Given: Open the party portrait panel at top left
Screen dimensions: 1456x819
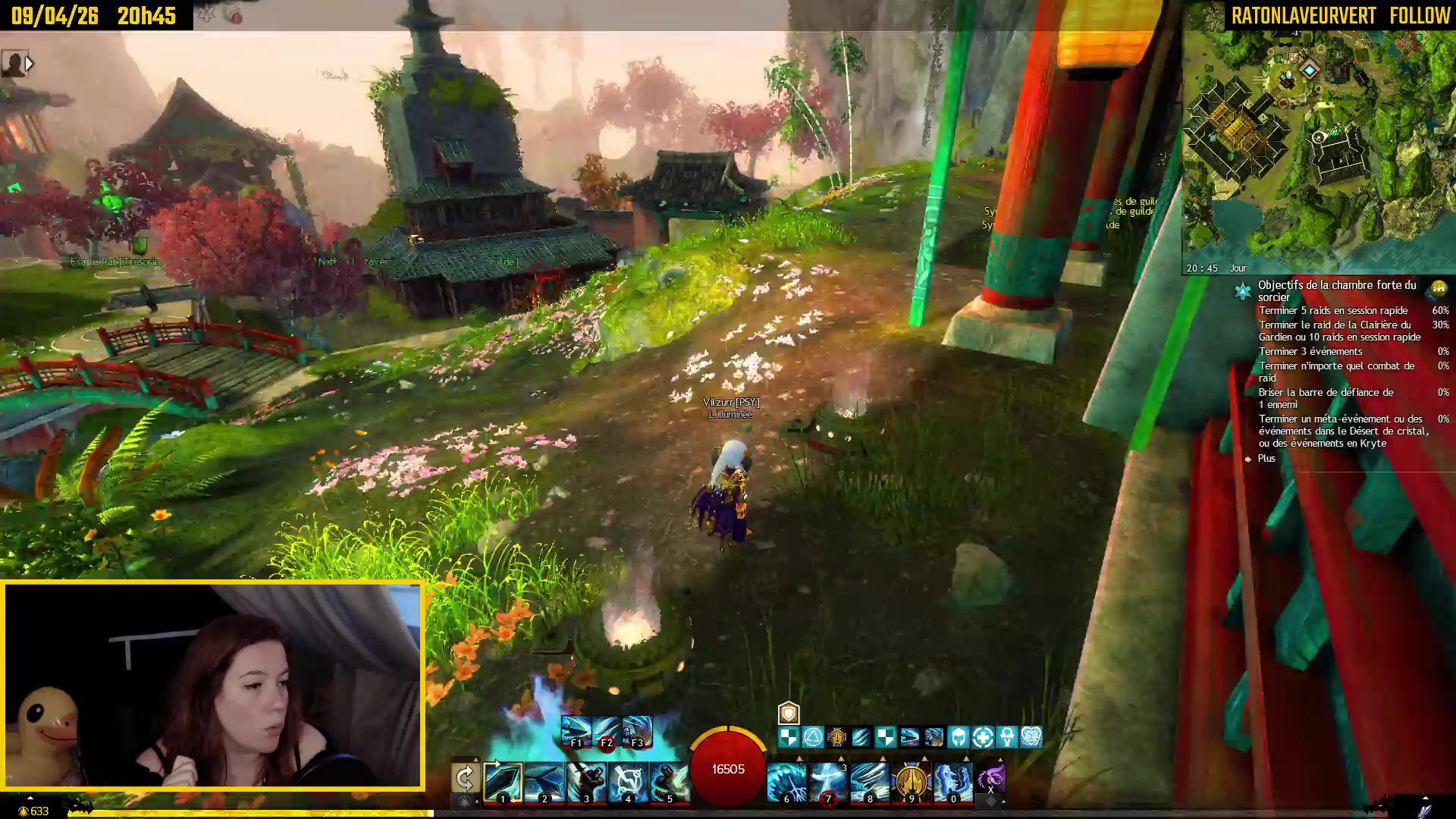Looking at the screenshot, I should click(x=14, y=64).
